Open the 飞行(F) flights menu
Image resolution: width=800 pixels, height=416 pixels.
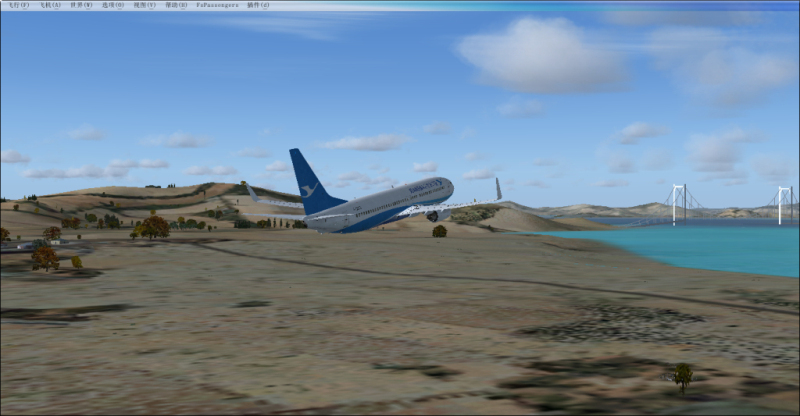tap(17, 5)
